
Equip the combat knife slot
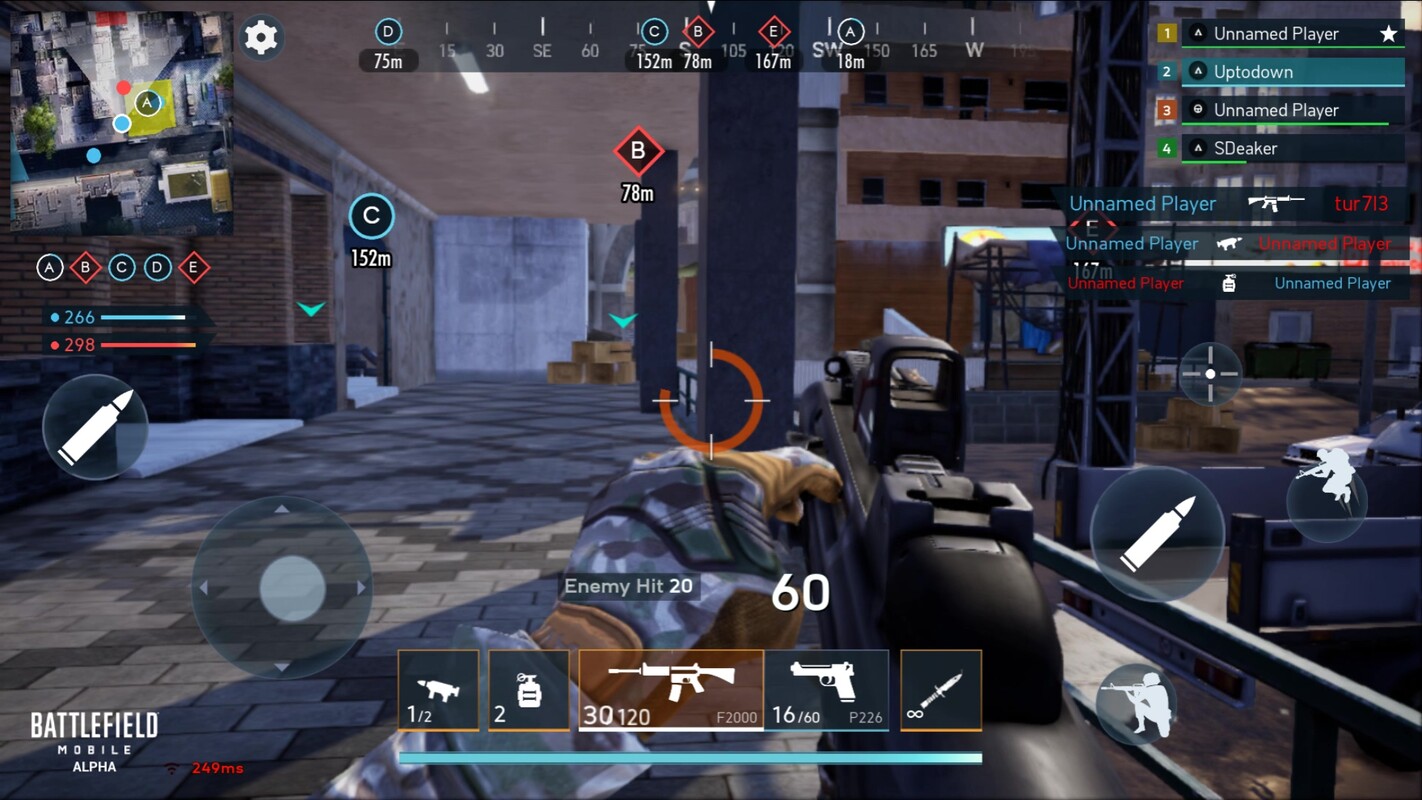[x=940, y=690]
